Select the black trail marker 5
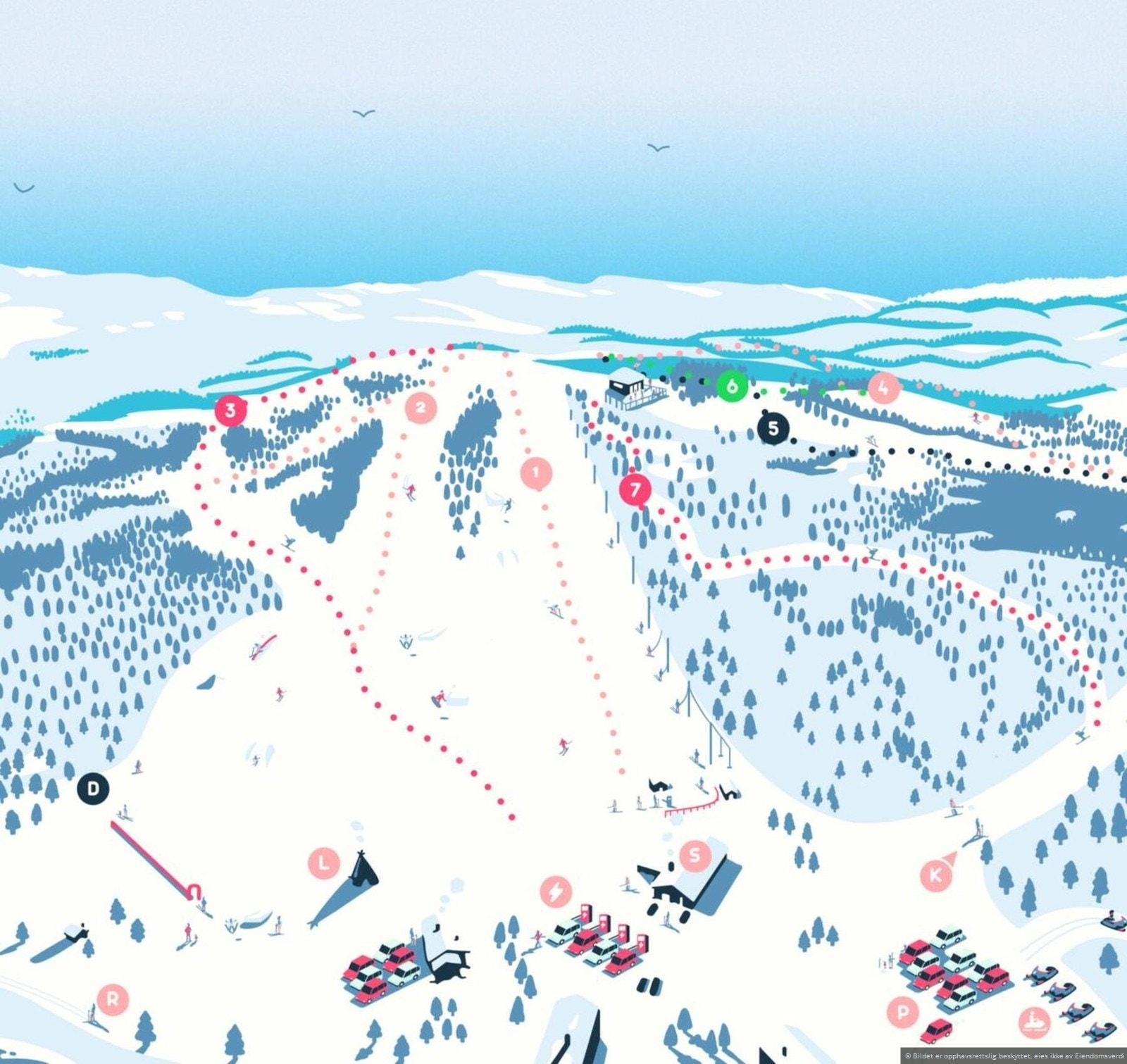Viewport: 1127px width, 1064px height. click(x=773, y=427)
